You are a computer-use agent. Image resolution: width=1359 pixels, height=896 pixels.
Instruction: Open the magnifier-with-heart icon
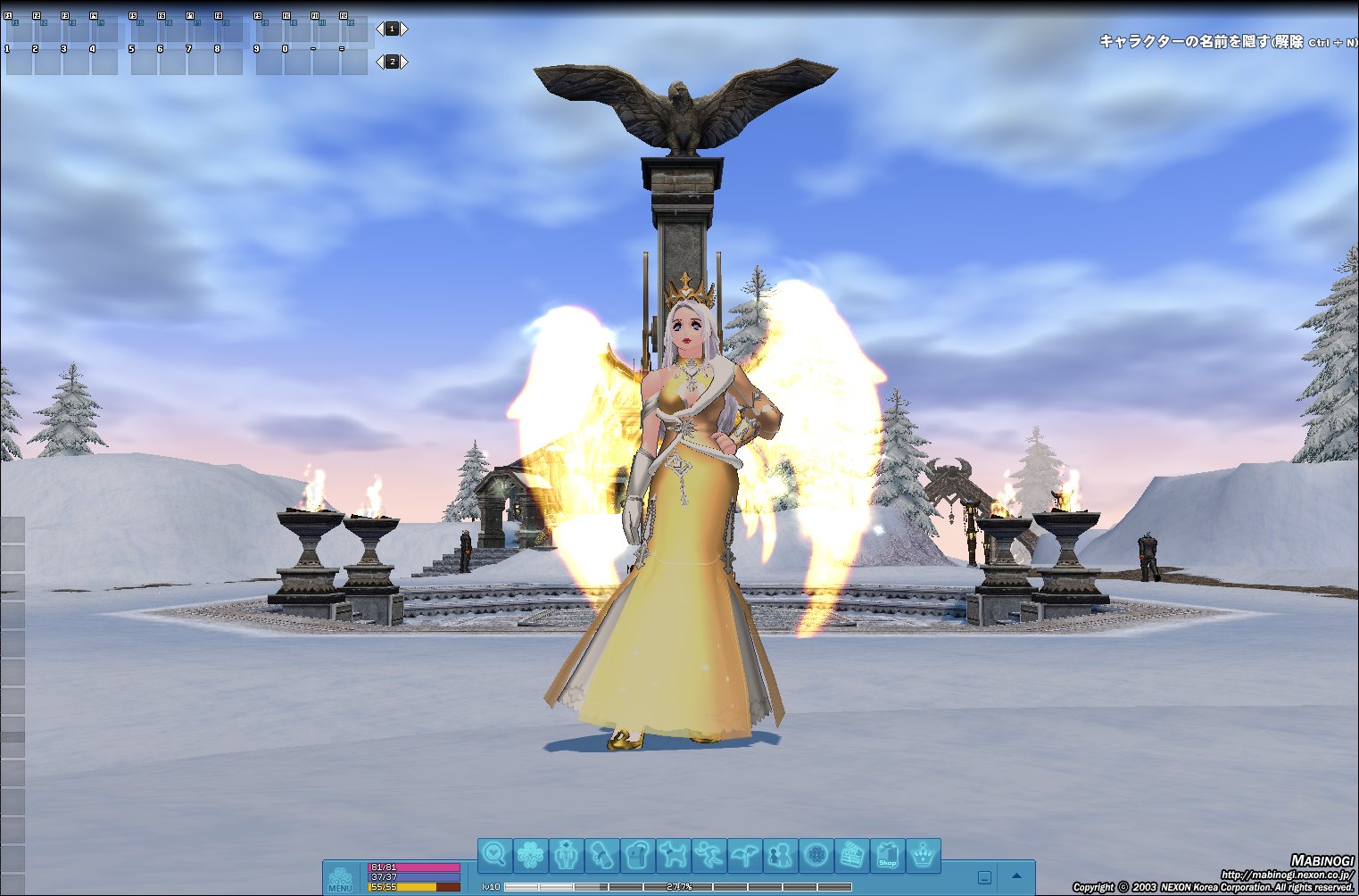point(494,855)
